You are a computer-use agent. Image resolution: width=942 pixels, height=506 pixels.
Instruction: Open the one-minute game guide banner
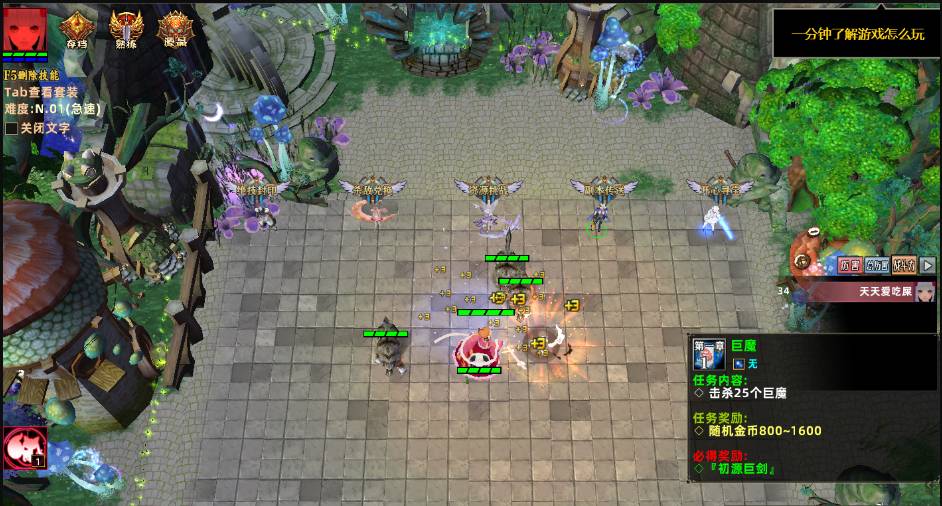pyautogui.click(x=857, y=34)
